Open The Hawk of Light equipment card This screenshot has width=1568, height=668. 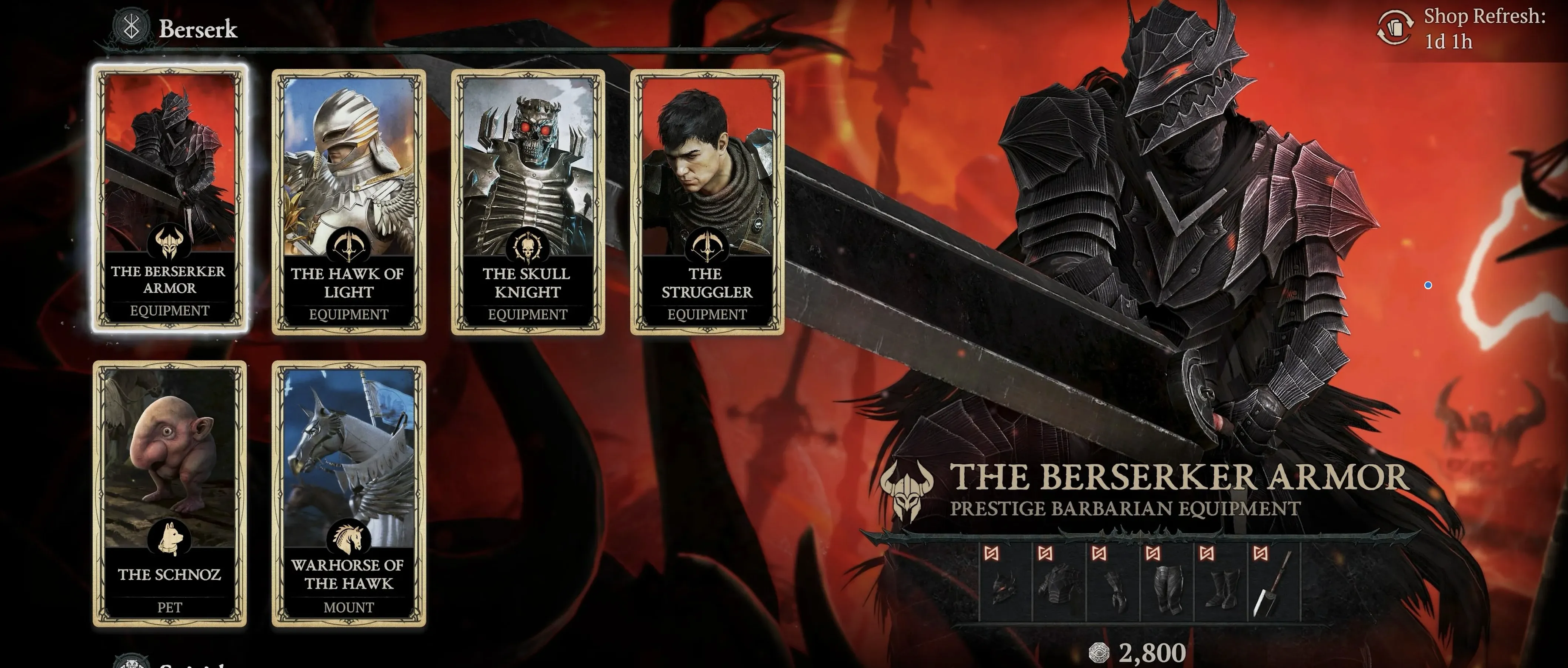349,201
